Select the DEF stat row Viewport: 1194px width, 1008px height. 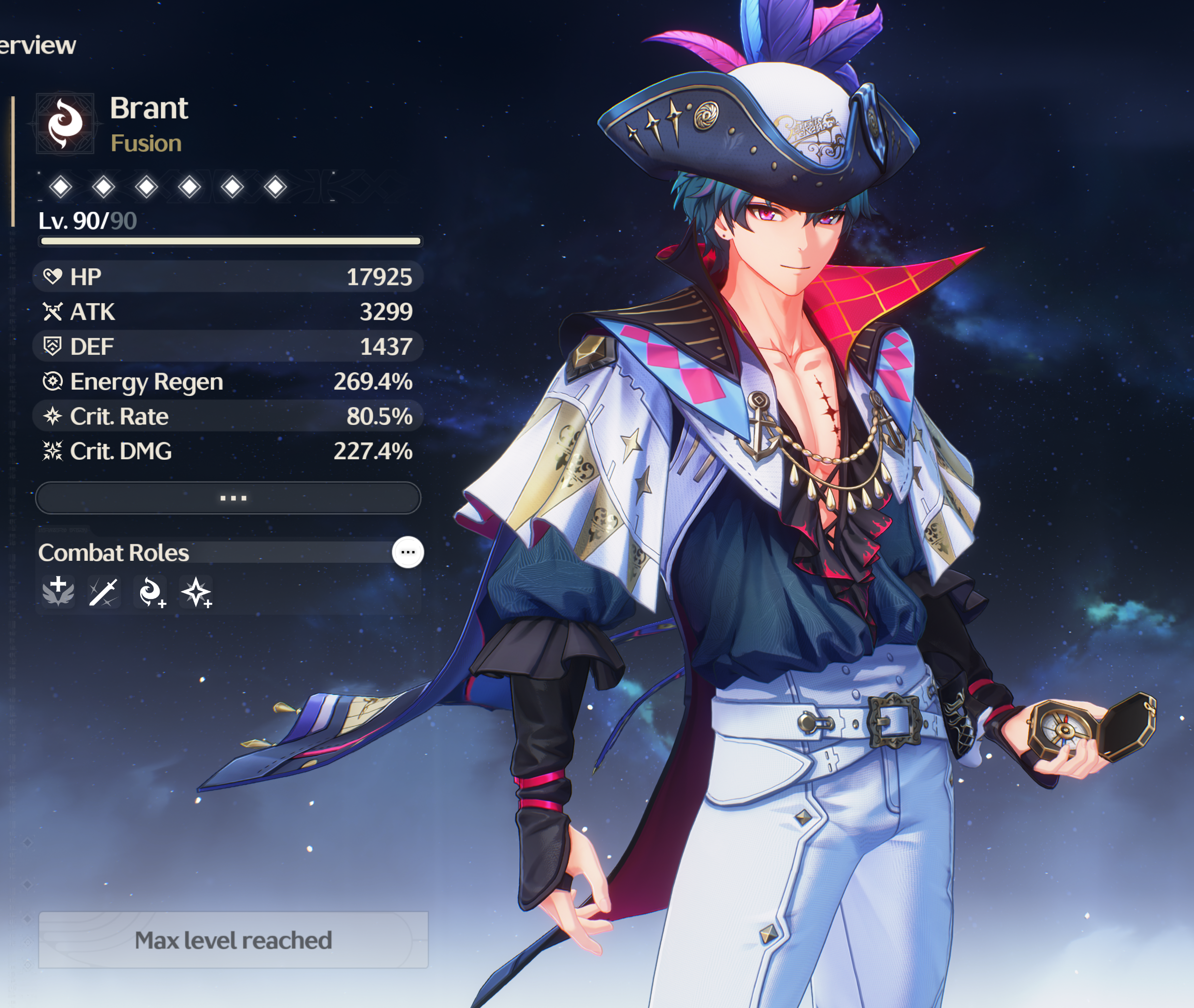pos(227,347)
